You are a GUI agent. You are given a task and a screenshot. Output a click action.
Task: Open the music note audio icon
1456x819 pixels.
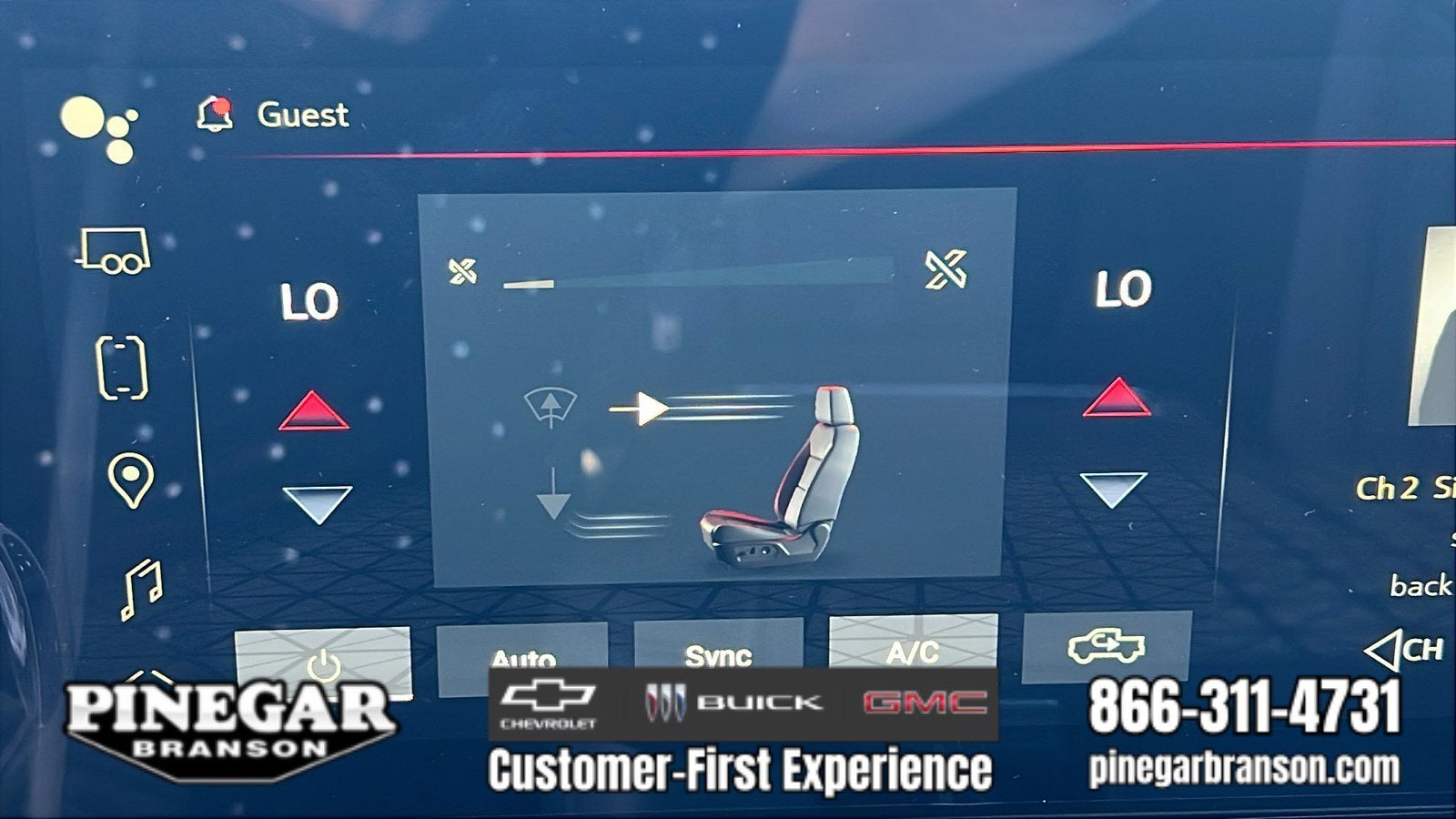pos(142,588)
